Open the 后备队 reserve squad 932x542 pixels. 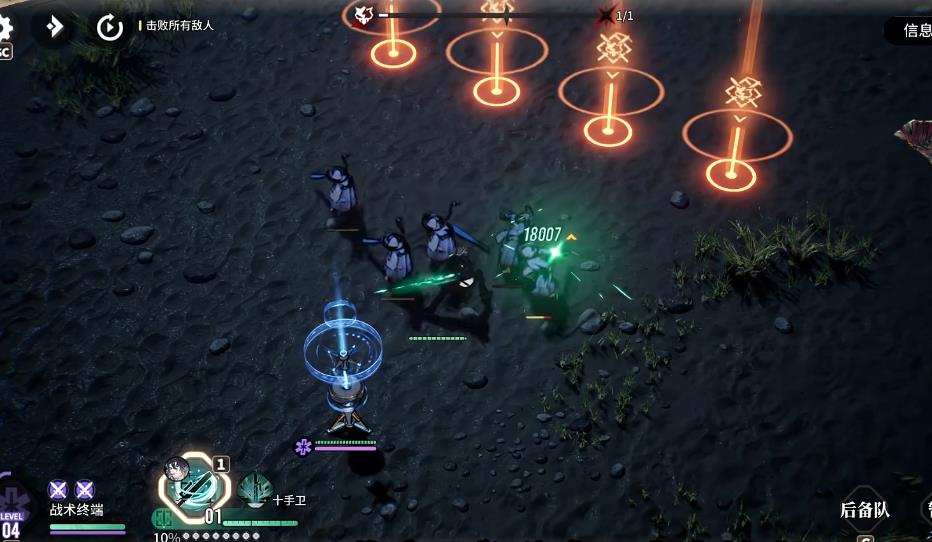(864, 510)
